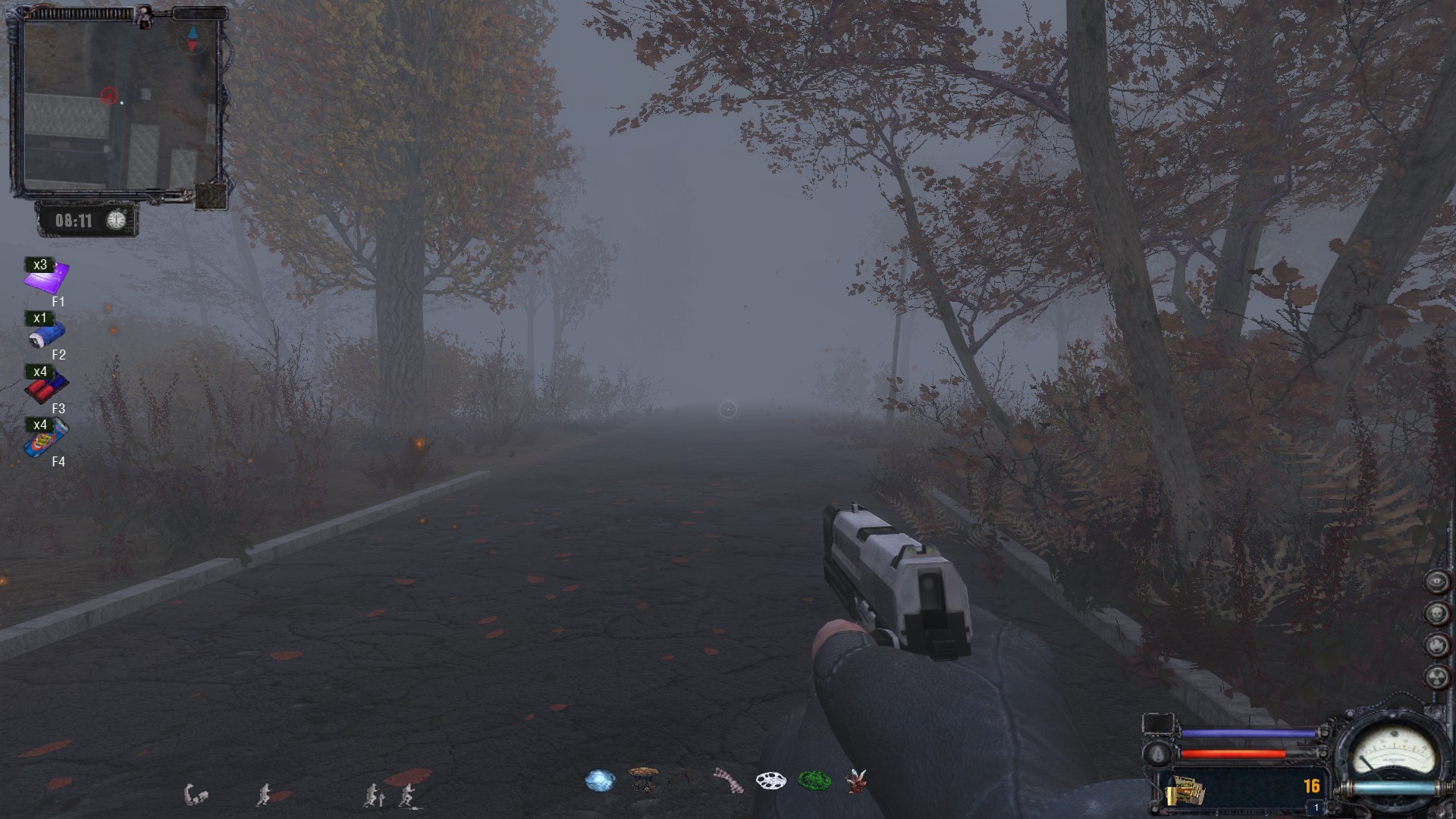Screen dimensions: 1456x819
Task: Click the pistol ammo box icon
Action: pos(1185,789)
